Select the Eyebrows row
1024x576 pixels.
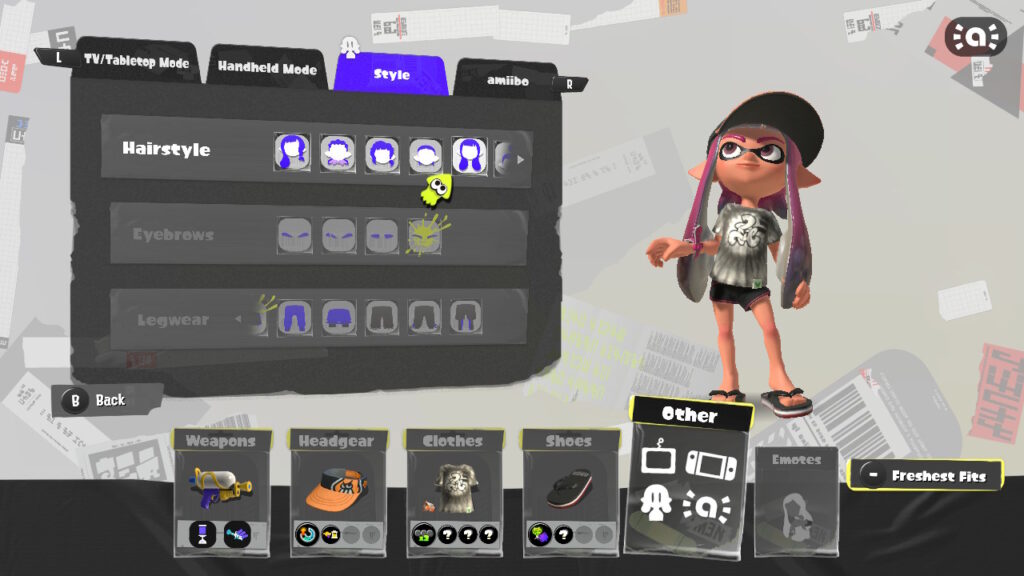[173, 235]
